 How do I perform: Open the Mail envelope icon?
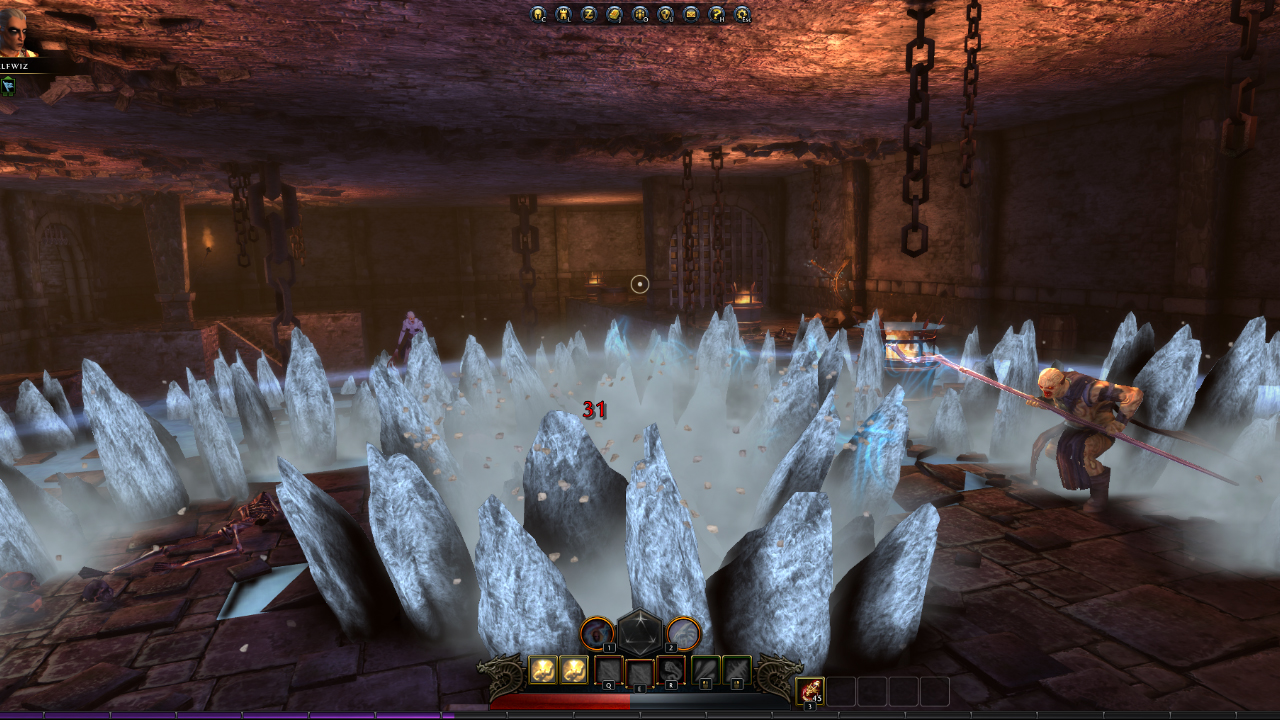[x=691, y=15]
